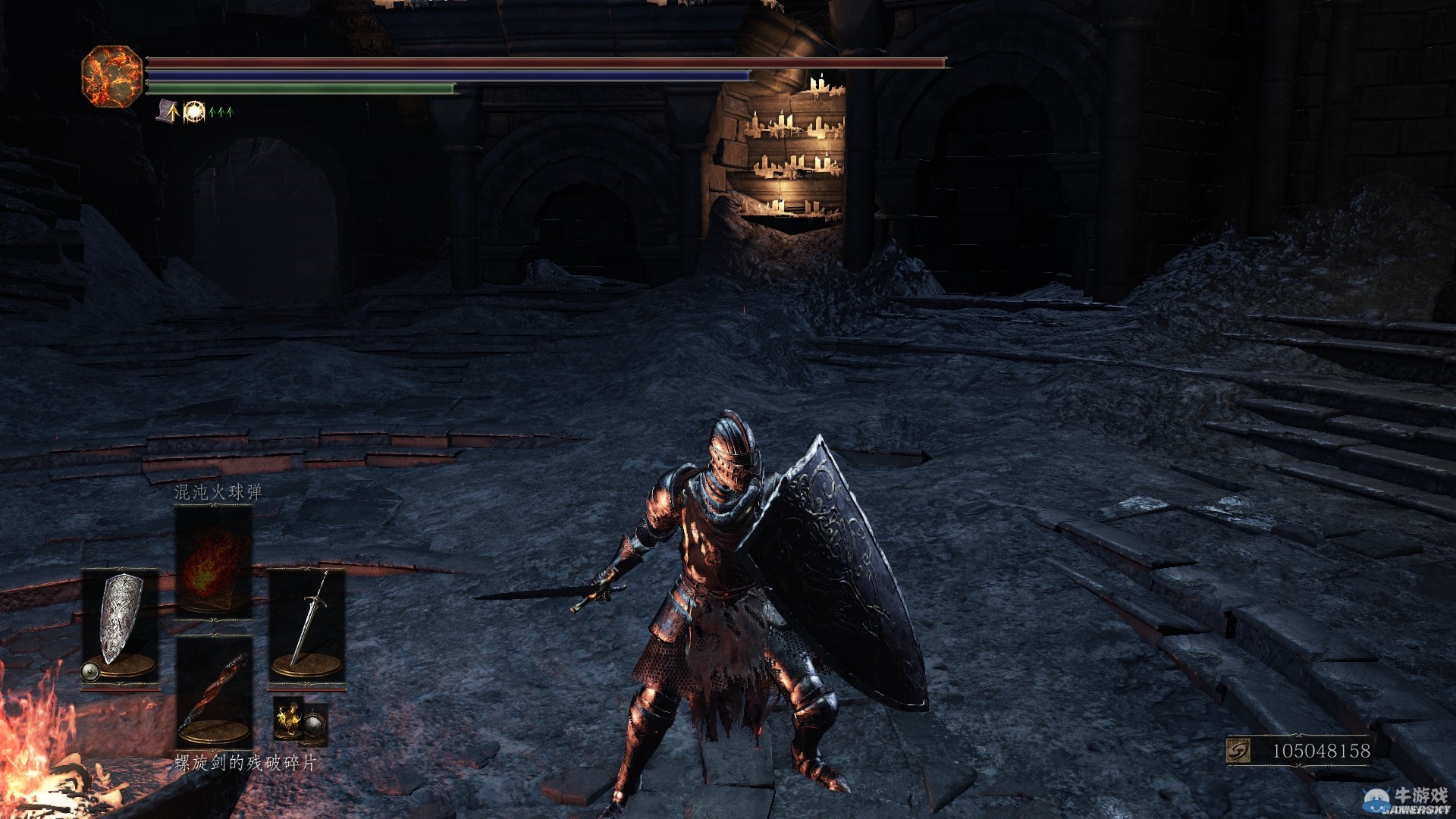Screen dimensions: 1456x819
Task: Click the green arrows buff status icon
Action: [221, 112]
